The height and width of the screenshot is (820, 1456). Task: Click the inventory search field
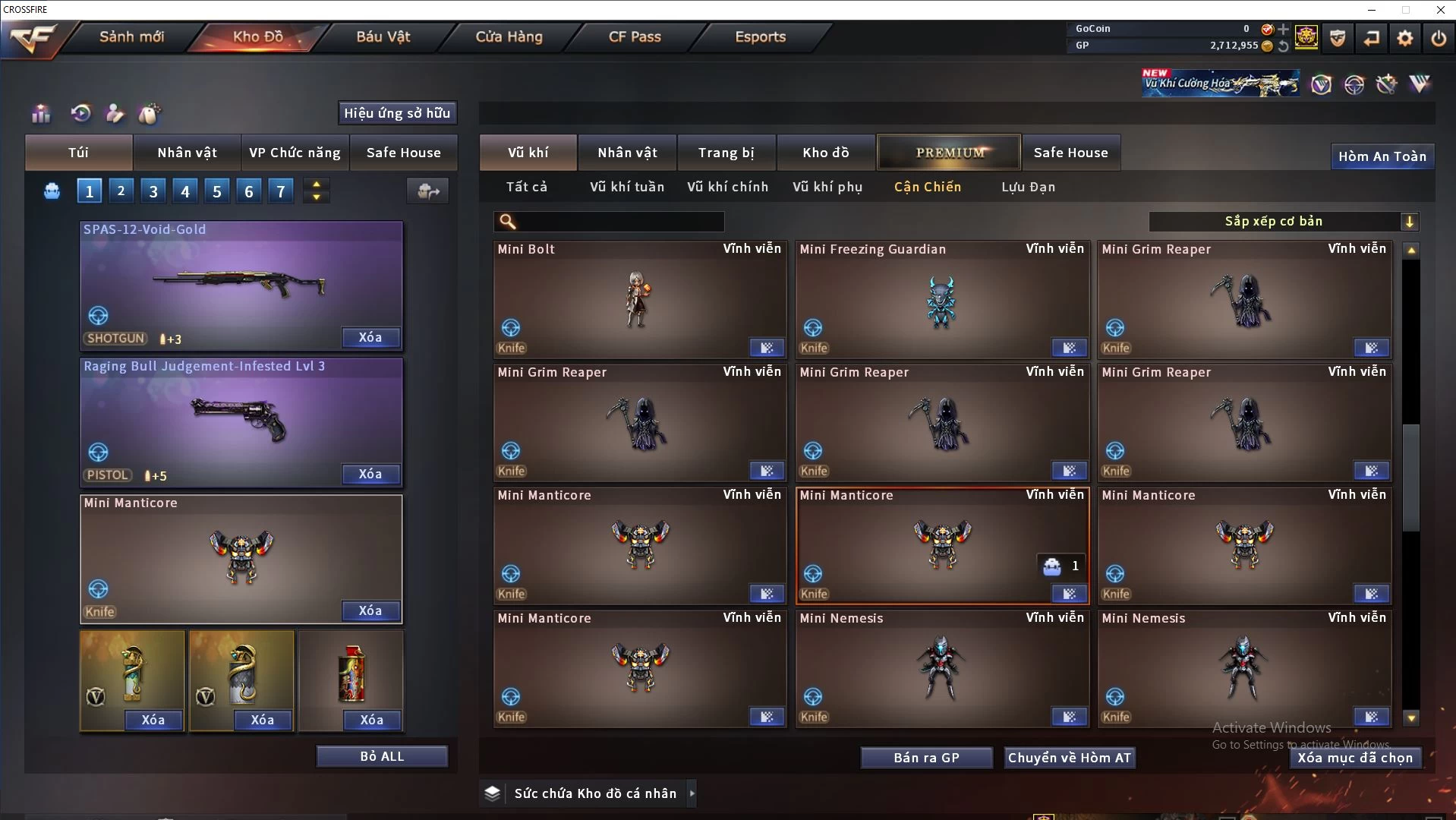pos(619,221)
